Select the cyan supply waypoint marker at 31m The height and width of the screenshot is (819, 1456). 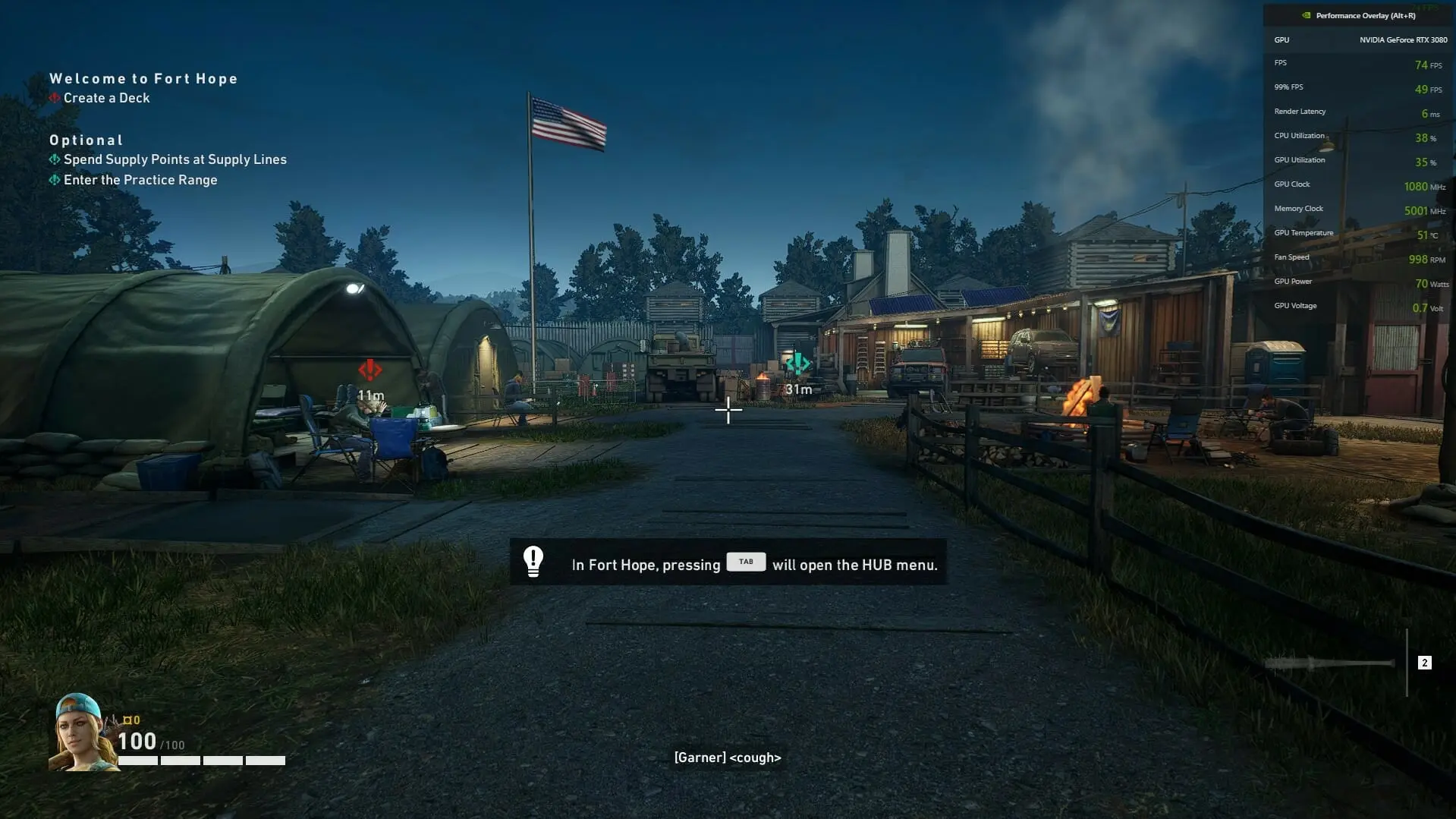[799, 364]
